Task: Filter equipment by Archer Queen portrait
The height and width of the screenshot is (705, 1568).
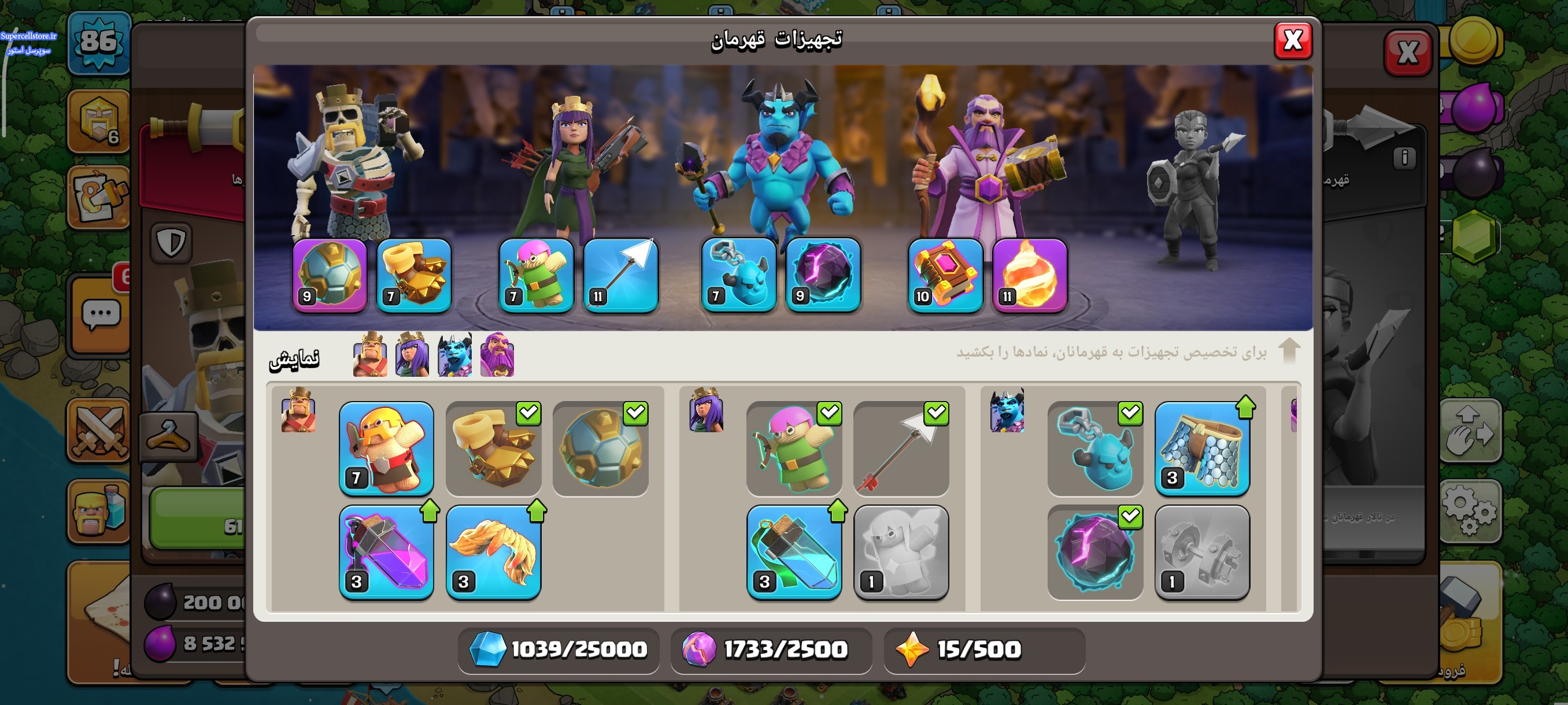Action: point(412,355)
